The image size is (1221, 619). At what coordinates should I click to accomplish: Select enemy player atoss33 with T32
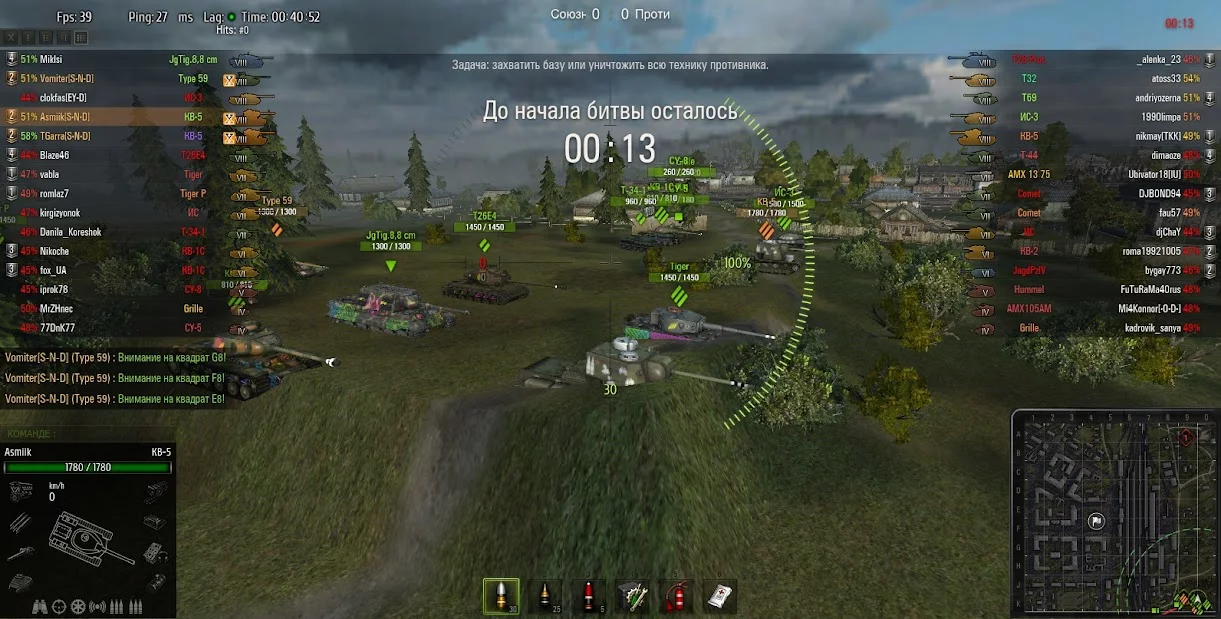coord(1165,78)
